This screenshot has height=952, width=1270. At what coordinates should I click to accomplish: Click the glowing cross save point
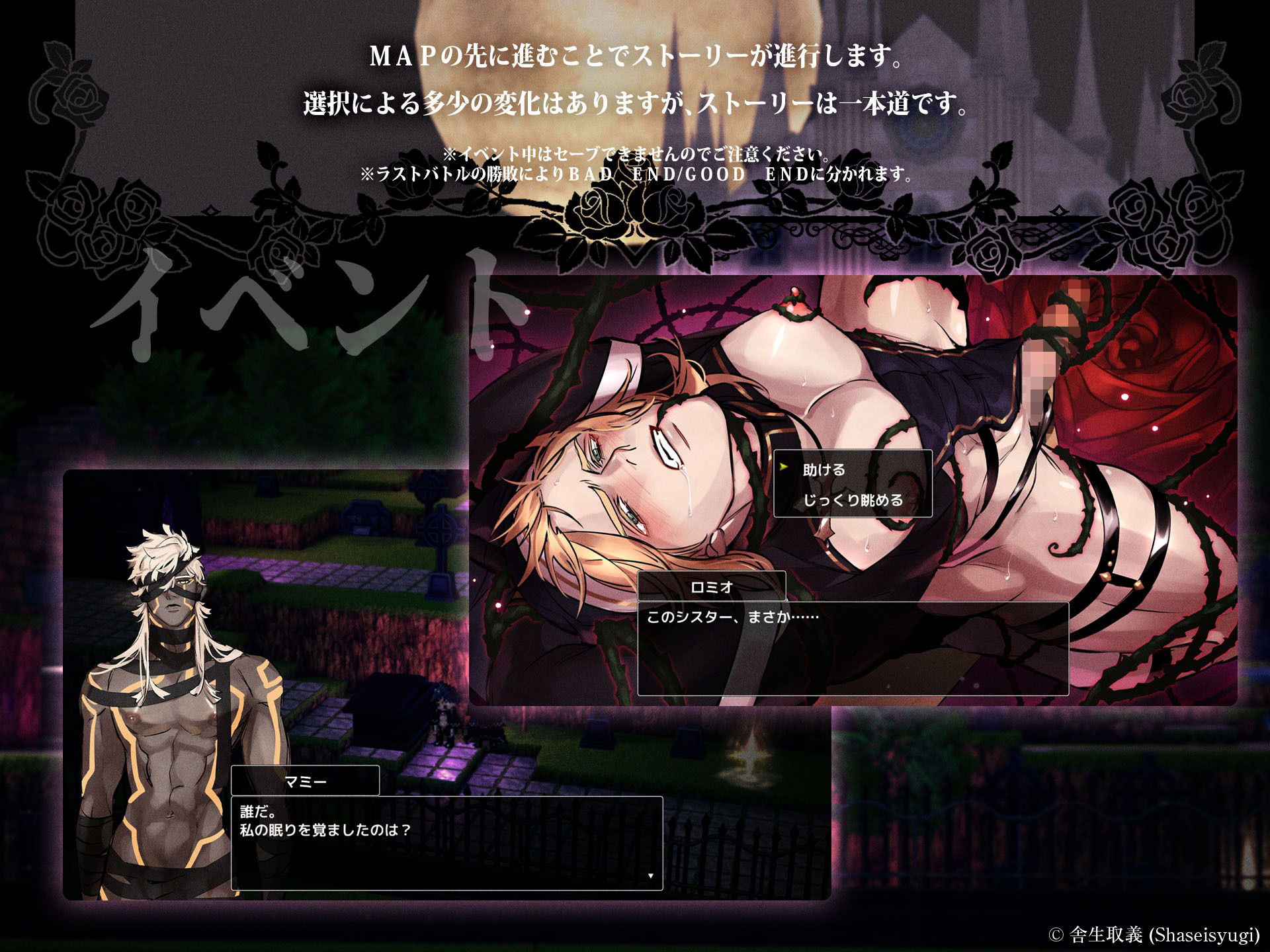tap(749, 756)
